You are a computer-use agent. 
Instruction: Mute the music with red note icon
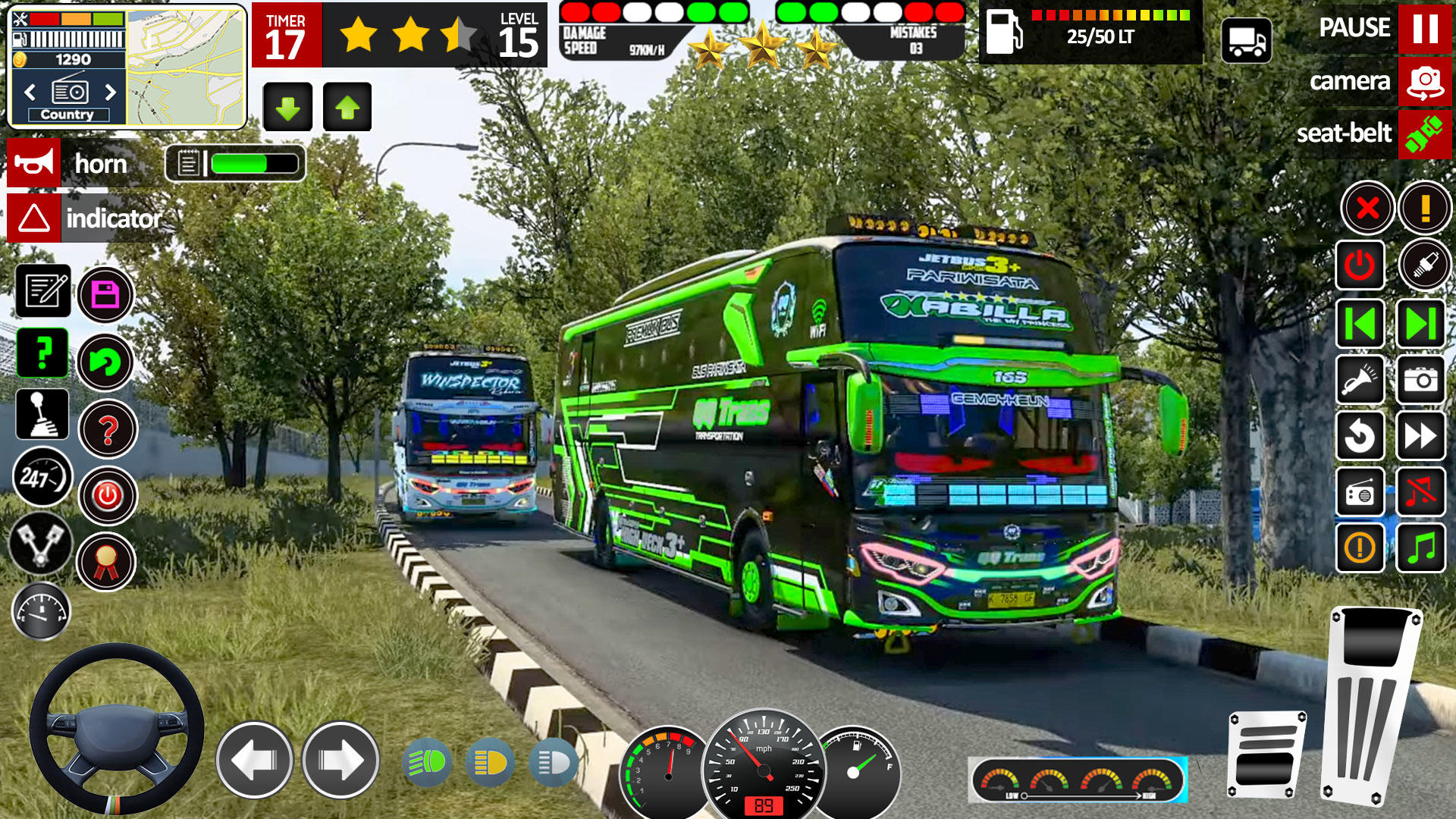tap(1427, 491)
